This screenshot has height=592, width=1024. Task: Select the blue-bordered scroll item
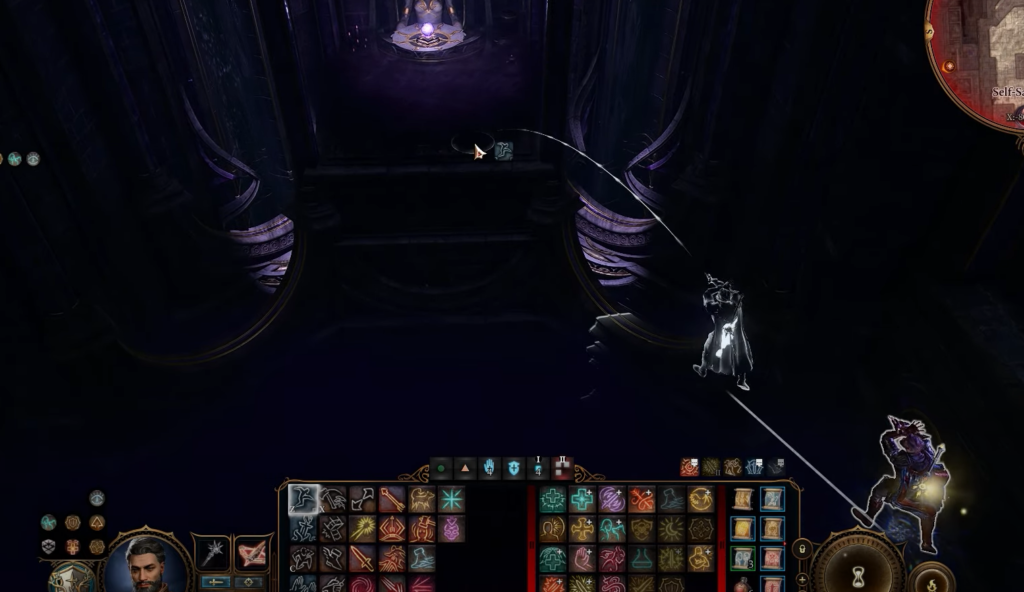tap(772, 499)
